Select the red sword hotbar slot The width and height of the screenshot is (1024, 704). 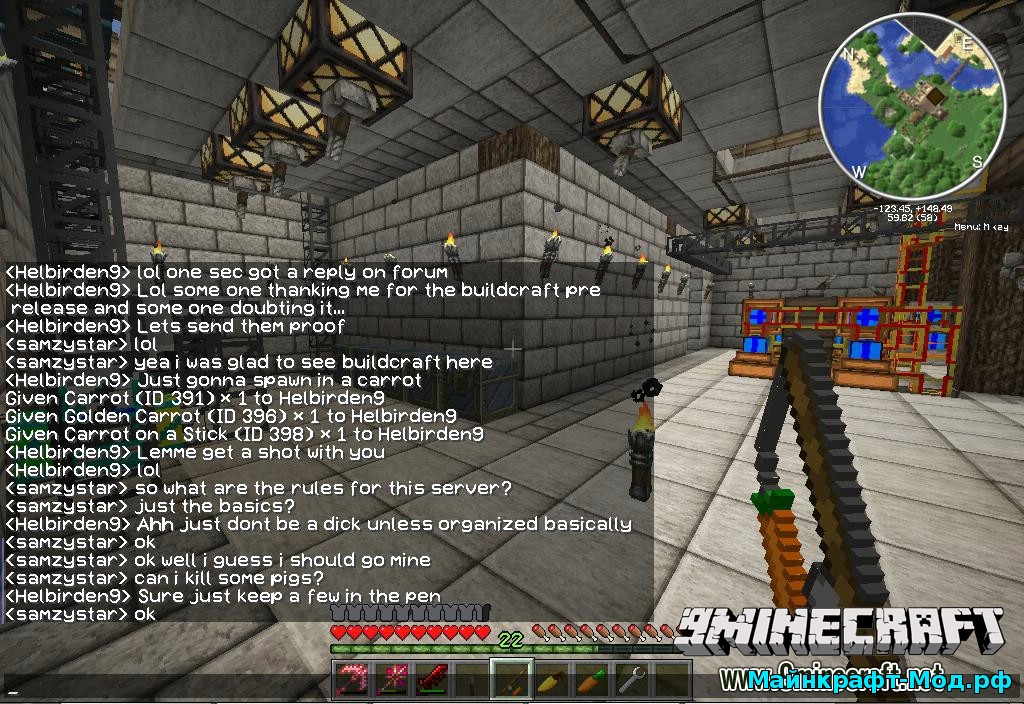[431, 680]
